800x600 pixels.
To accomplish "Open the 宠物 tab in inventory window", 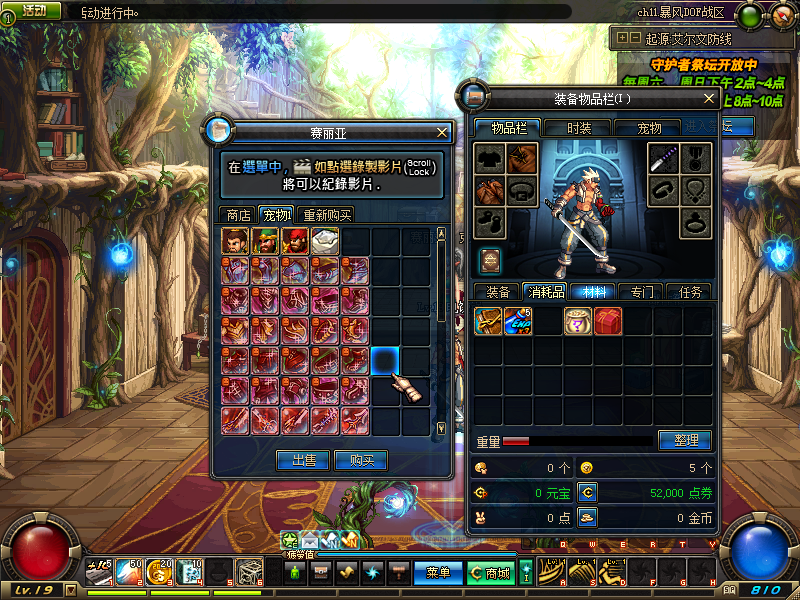I will pyautogui.click(x=649, y=128).
